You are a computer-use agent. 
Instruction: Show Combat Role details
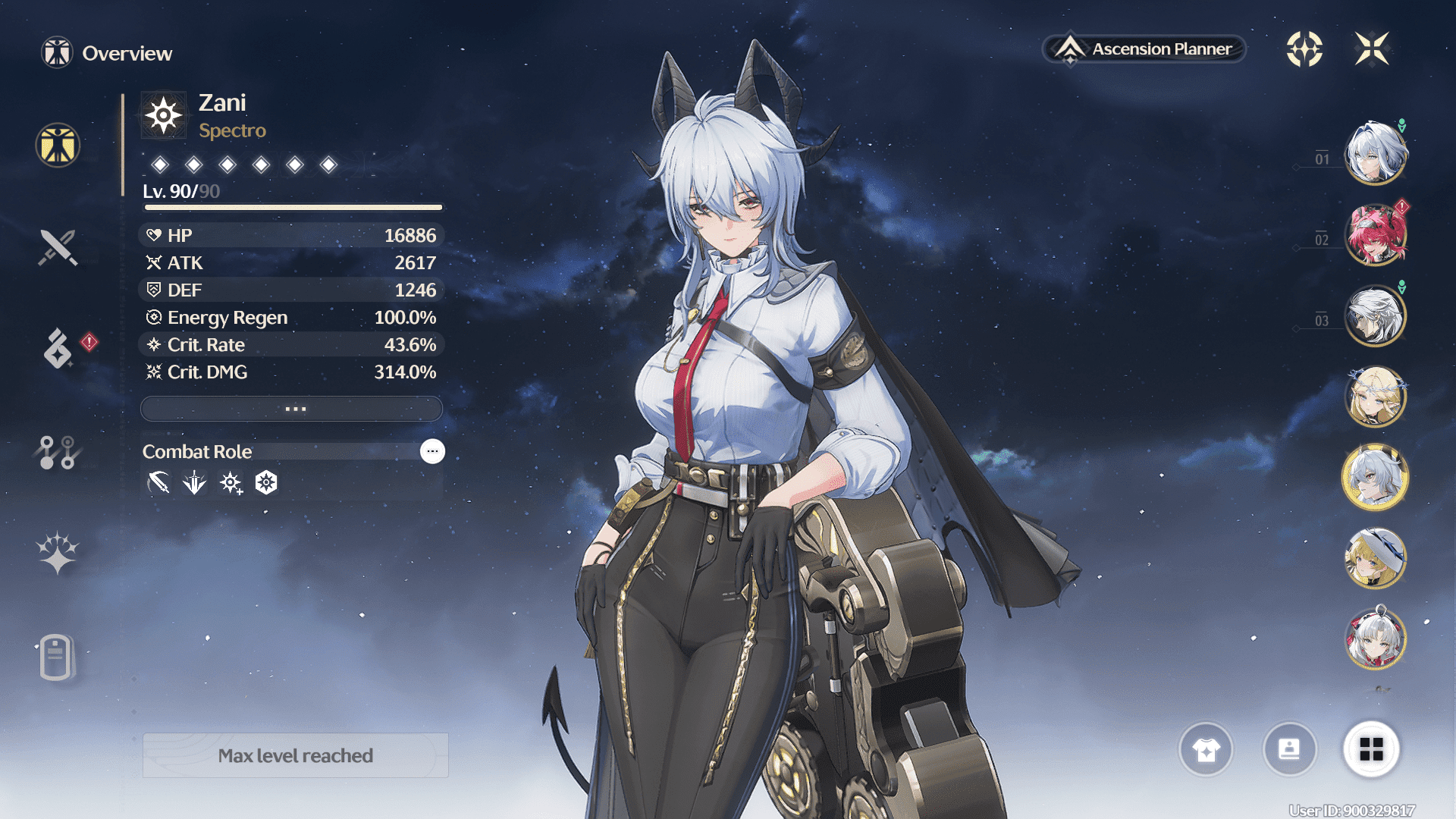[432, 451]
